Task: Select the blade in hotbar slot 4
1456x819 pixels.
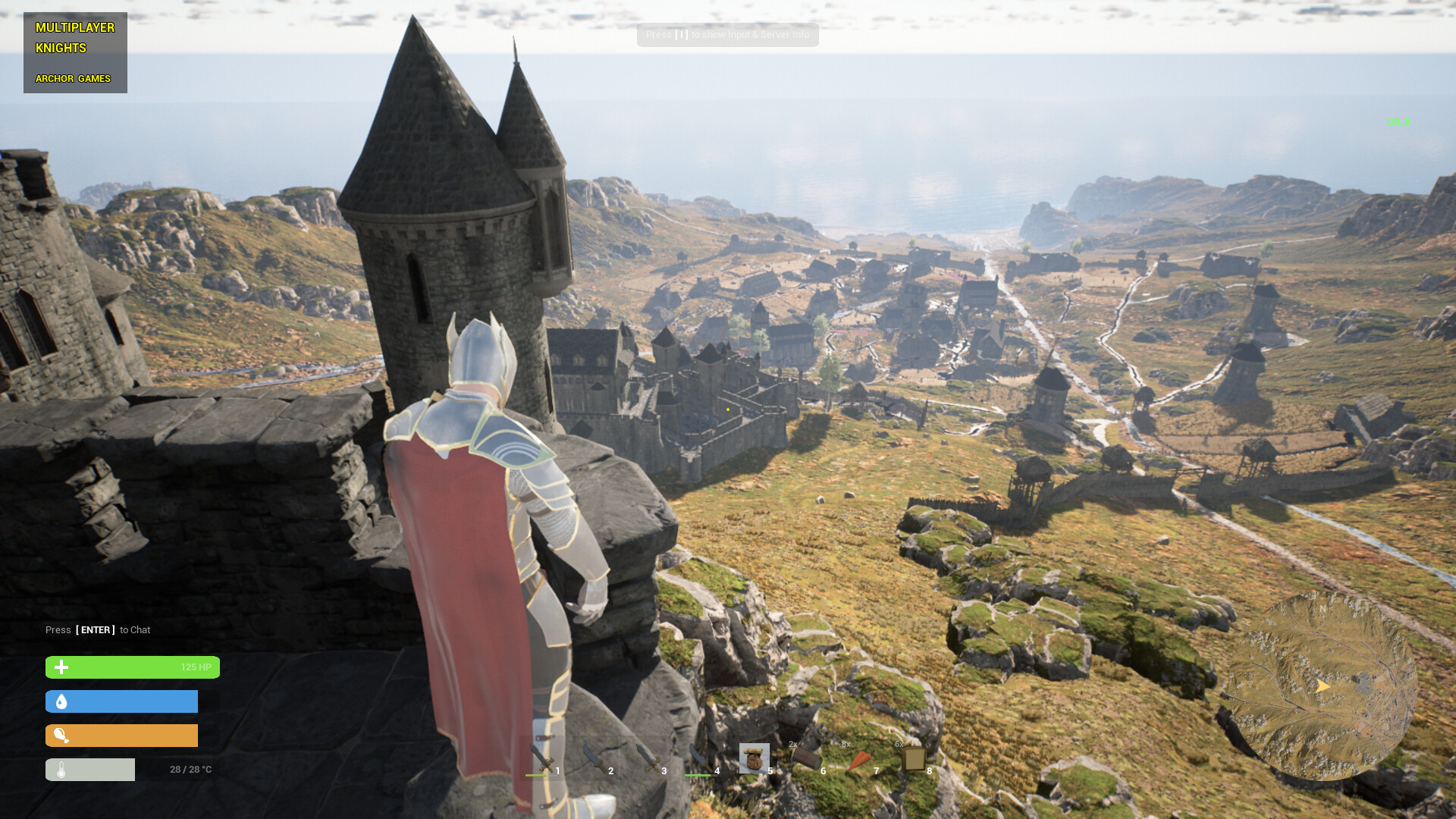Action: pos(700,758)
